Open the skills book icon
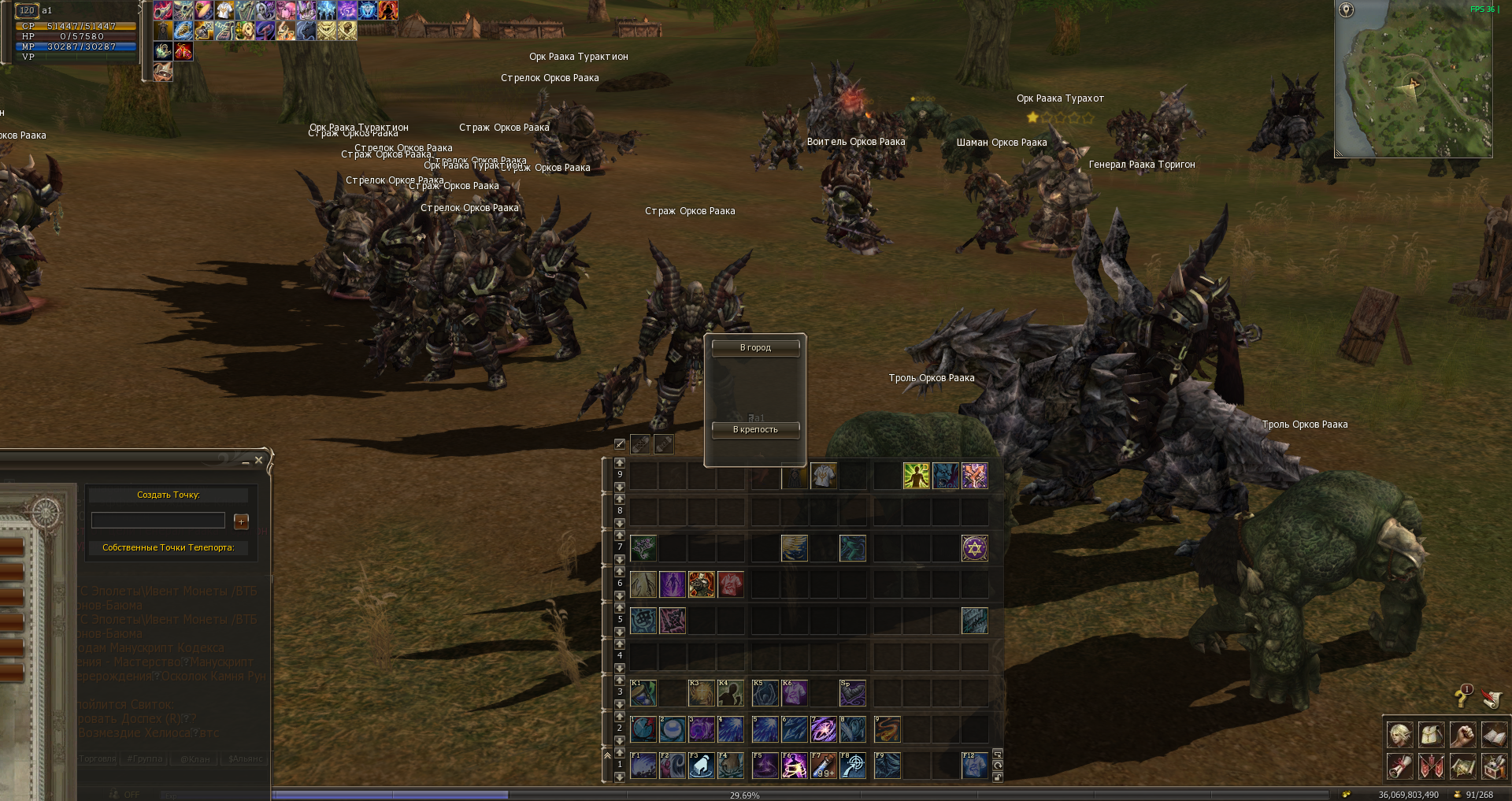This screenshot has width=1512, height=801. click(x=1494, y=735)
